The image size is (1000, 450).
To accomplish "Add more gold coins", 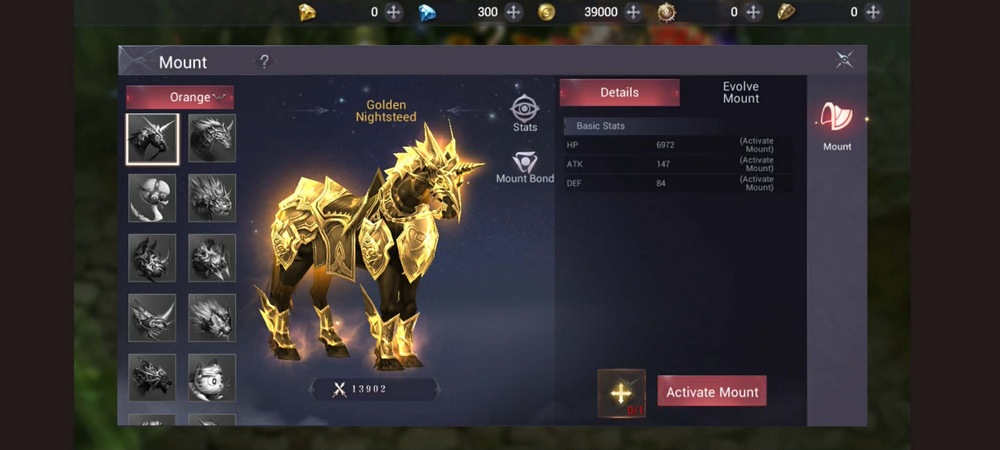I will click(x=633, y=12).
